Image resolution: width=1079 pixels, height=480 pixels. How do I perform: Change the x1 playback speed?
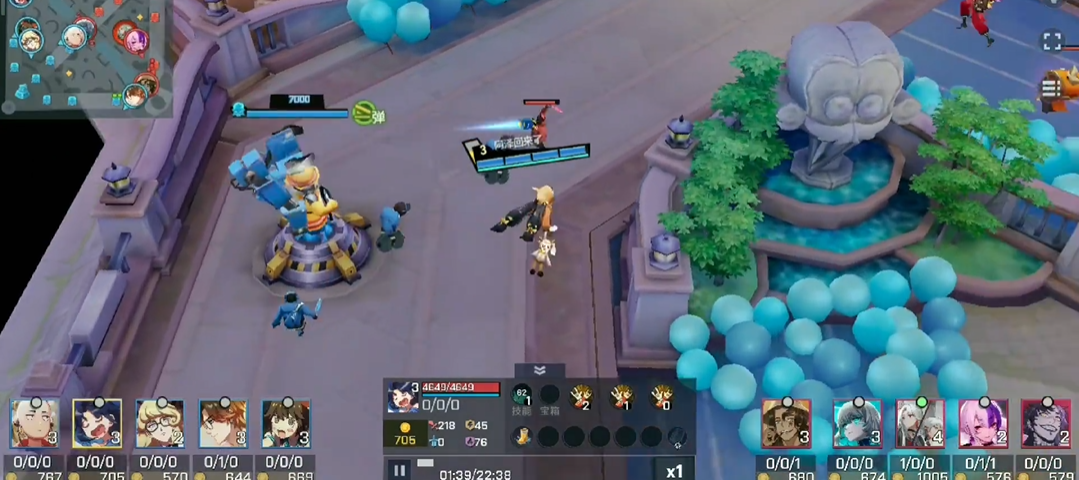674,469
